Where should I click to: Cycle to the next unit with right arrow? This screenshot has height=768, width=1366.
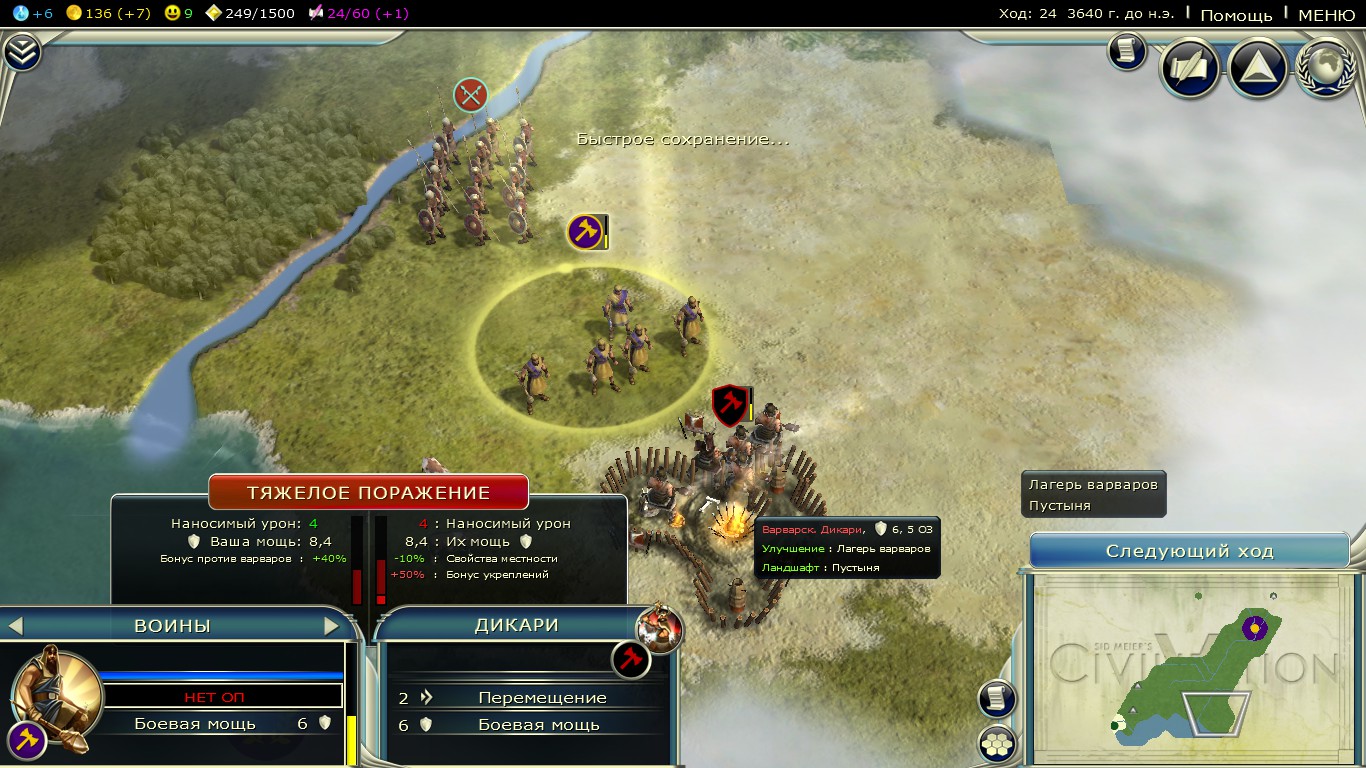[x=332, y=626]
